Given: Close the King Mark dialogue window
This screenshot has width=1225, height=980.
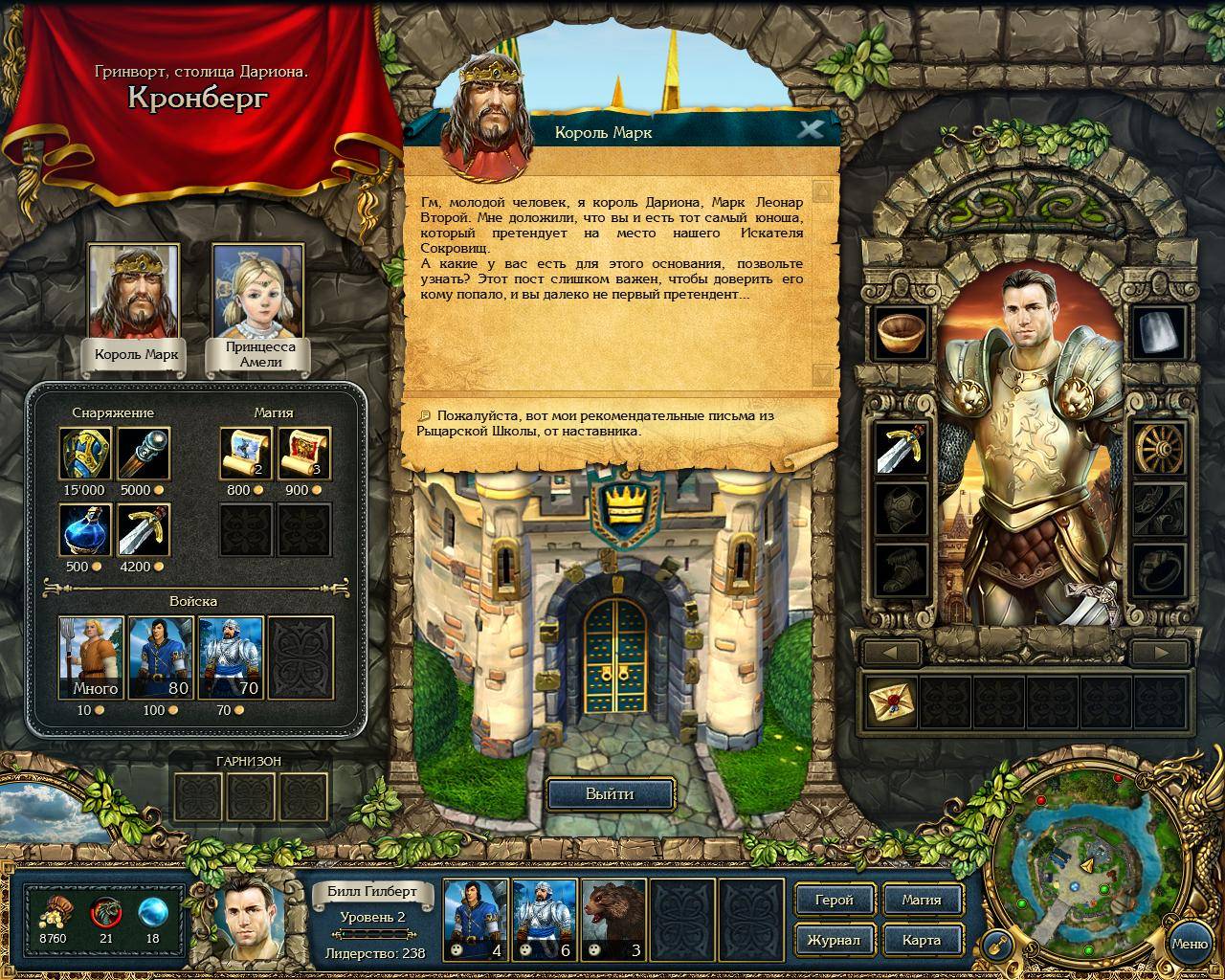Looking at the screenshot, I should click(811, 129).
